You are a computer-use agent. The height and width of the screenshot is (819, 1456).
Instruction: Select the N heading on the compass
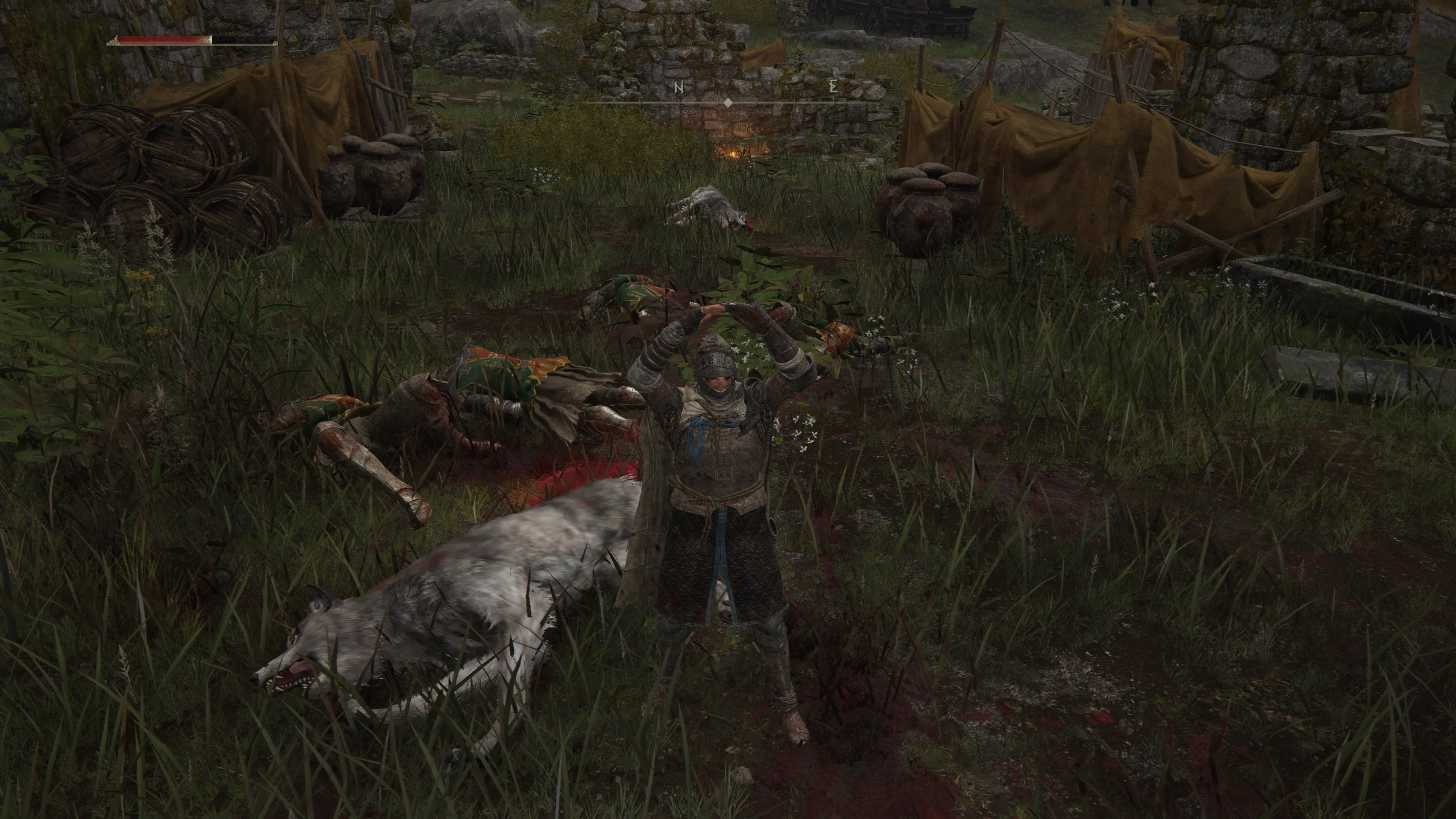coord(679,87)
